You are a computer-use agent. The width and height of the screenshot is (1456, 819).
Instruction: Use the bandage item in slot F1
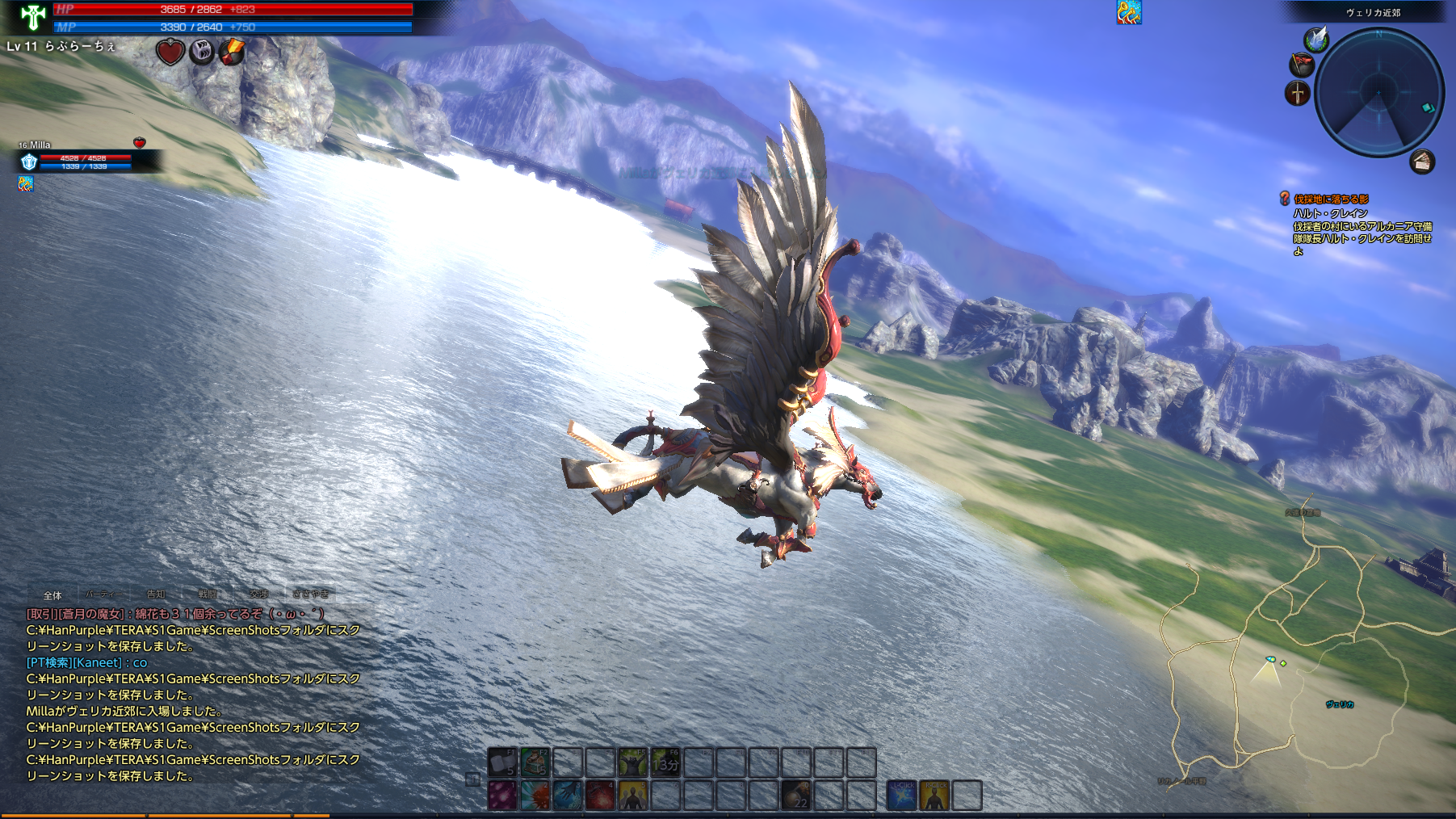[501, 762]
